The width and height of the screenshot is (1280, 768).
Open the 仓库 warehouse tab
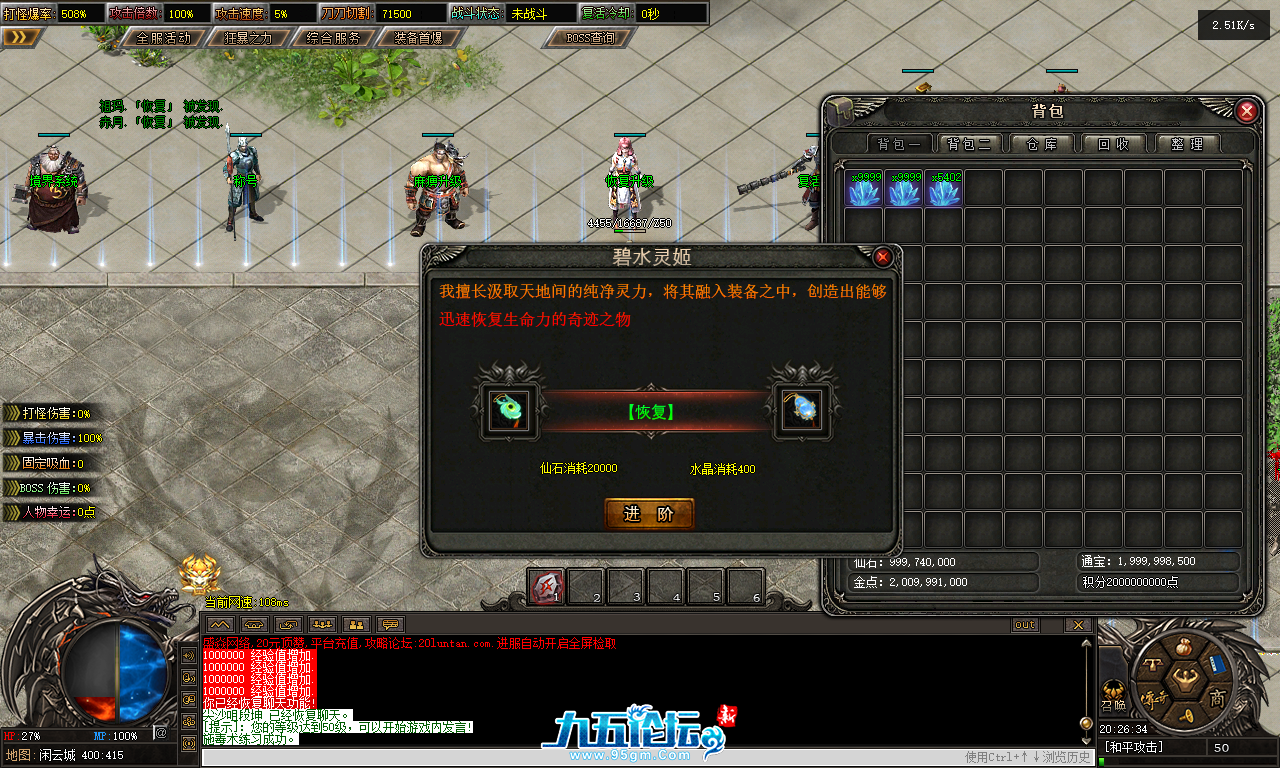[1041, 143]
